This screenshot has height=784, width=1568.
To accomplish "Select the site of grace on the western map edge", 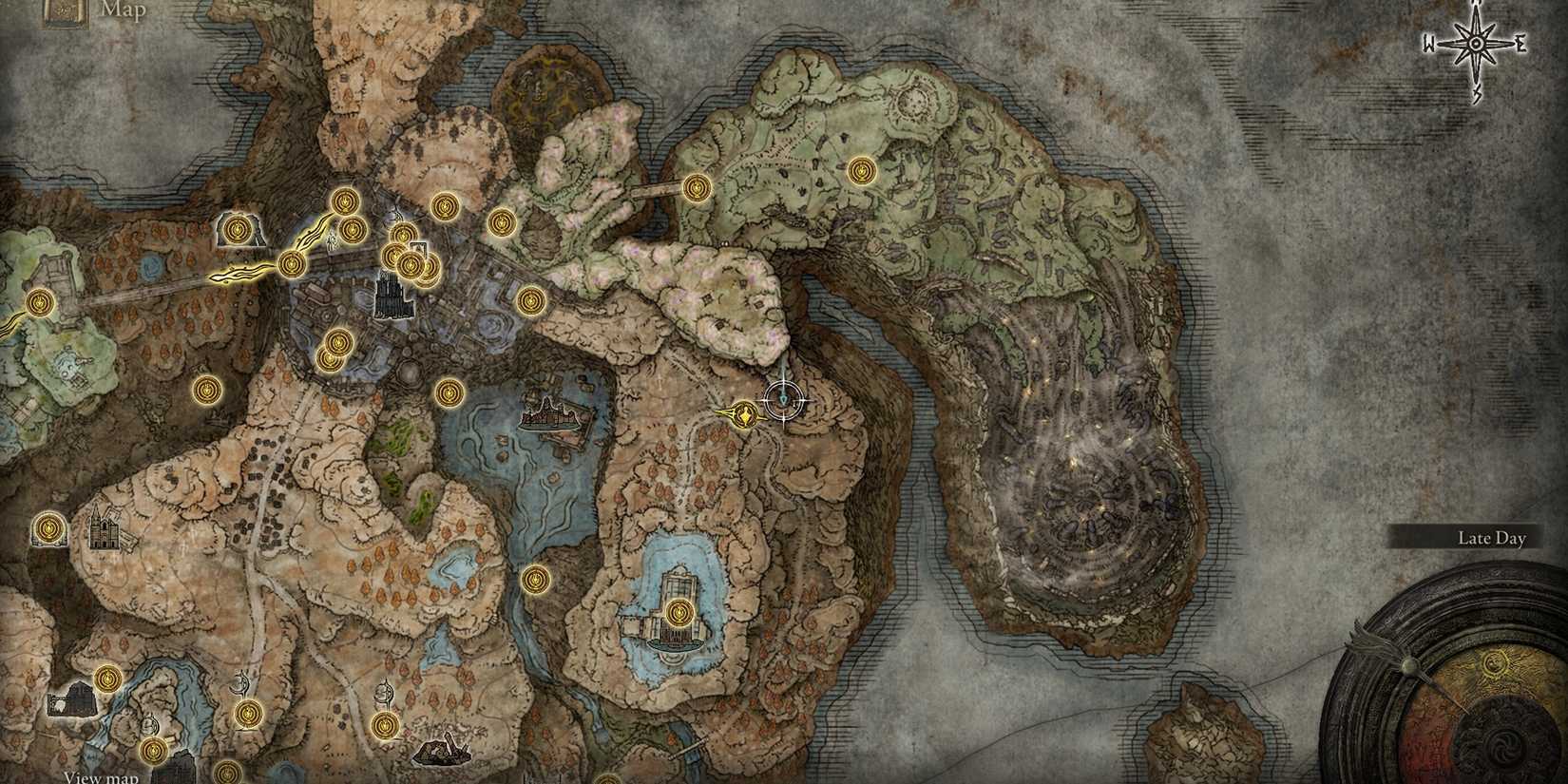I will click(x=39, y=303).
